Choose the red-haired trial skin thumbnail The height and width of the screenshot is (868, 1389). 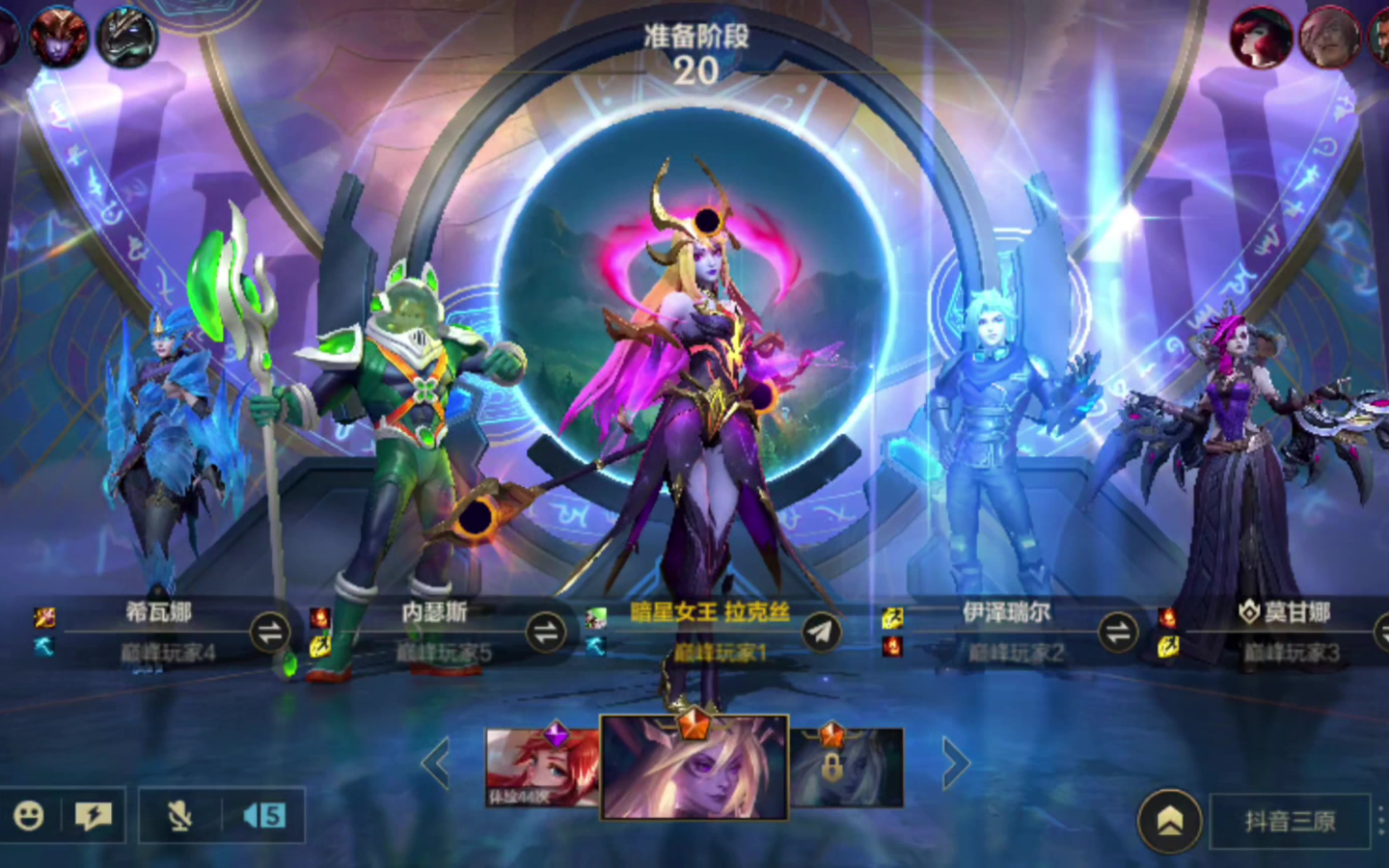coord(541,768)
